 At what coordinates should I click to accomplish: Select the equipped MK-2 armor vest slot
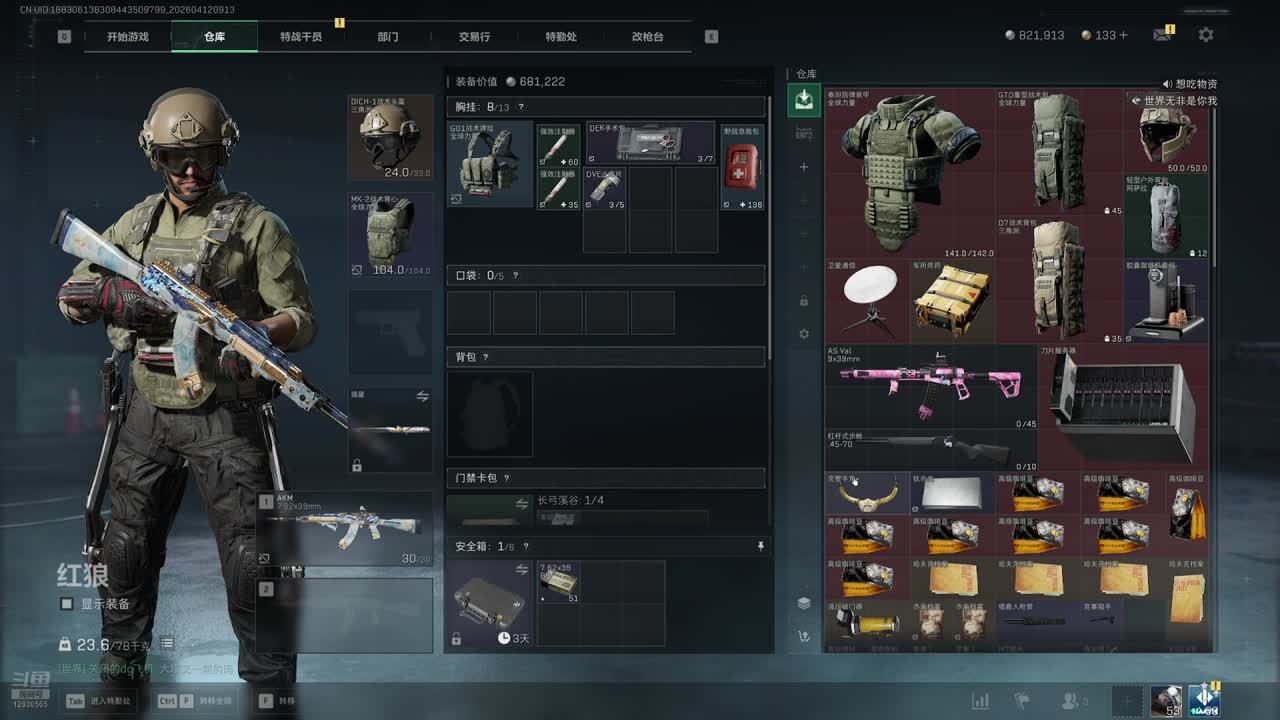pyautogui.click(x=390, y=235)
